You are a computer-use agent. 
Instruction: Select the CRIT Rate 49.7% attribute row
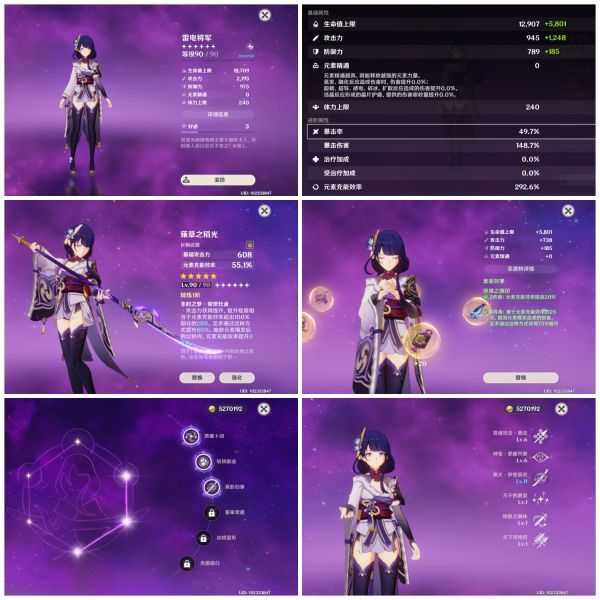(x=450, y=131)
